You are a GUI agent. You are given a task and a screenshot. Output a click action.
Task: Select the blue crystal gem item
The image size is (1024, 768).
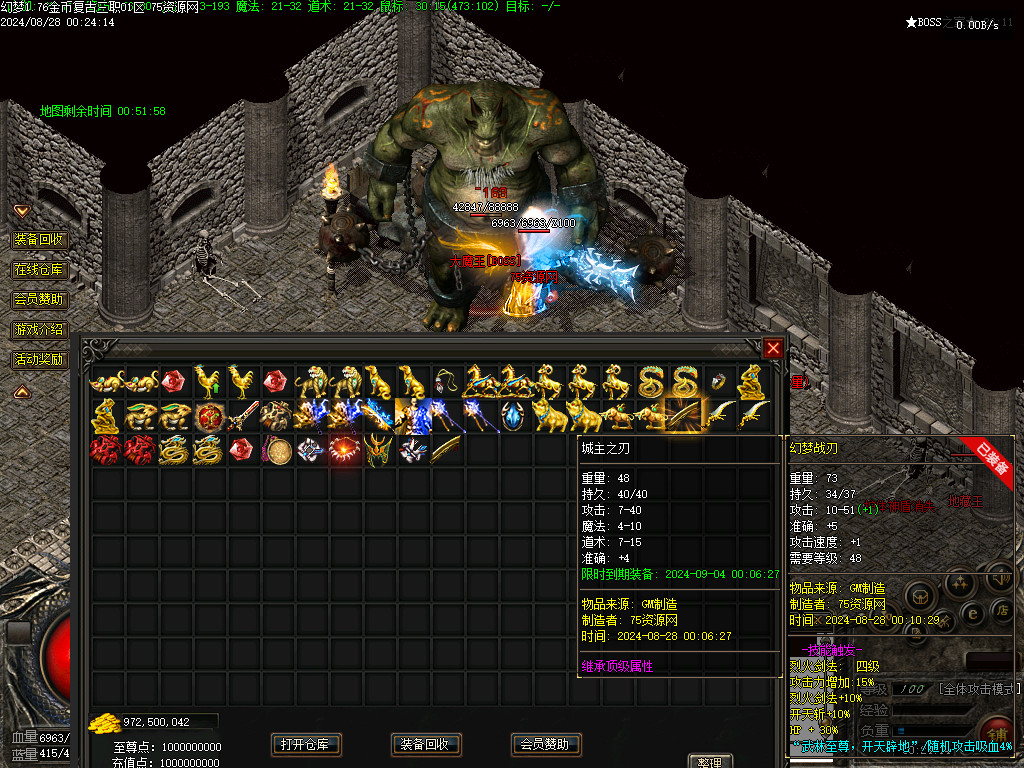point(513,415)
